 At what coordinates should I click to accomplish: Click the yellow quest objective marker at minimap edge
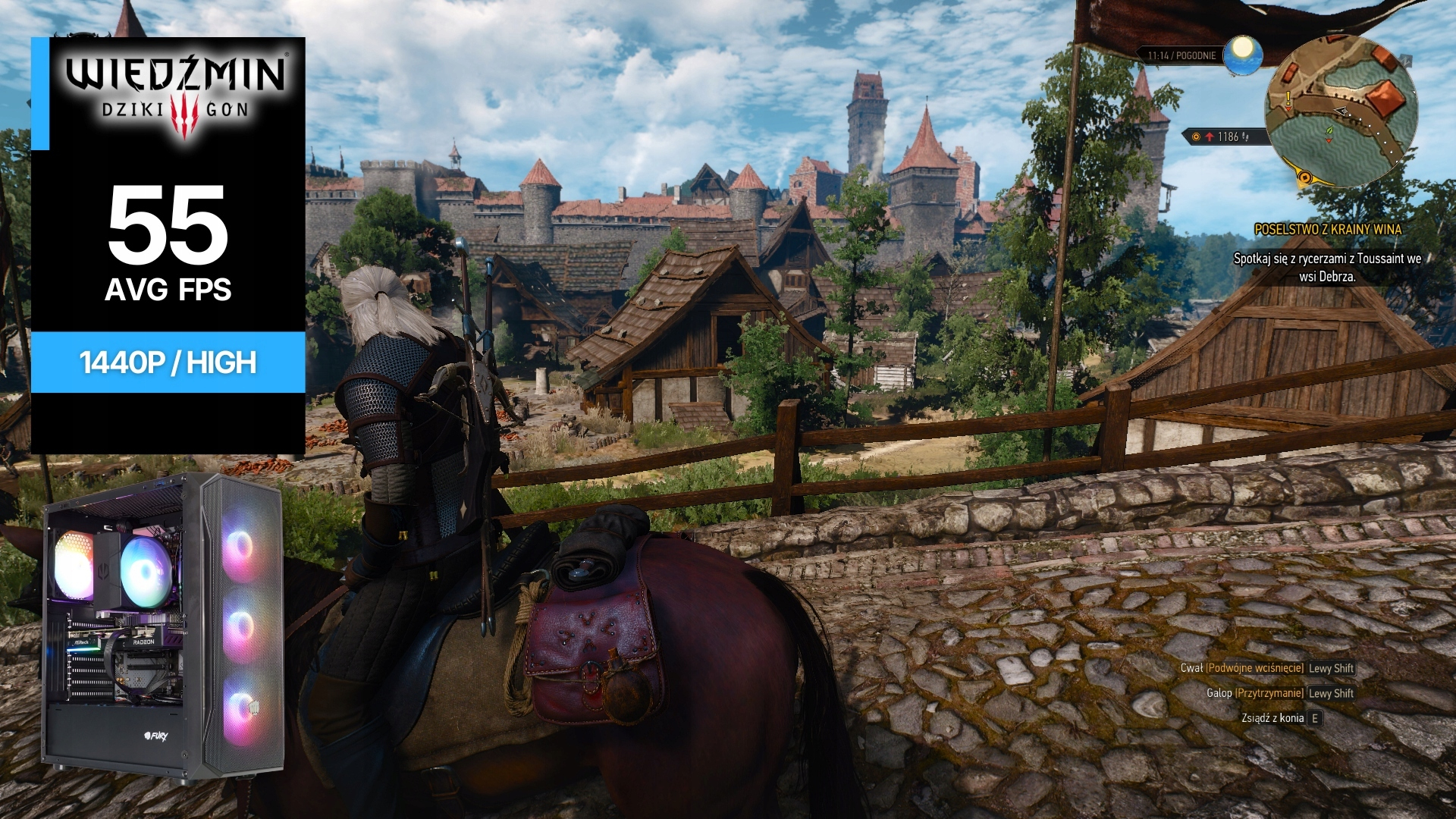tap(1304, 178)
